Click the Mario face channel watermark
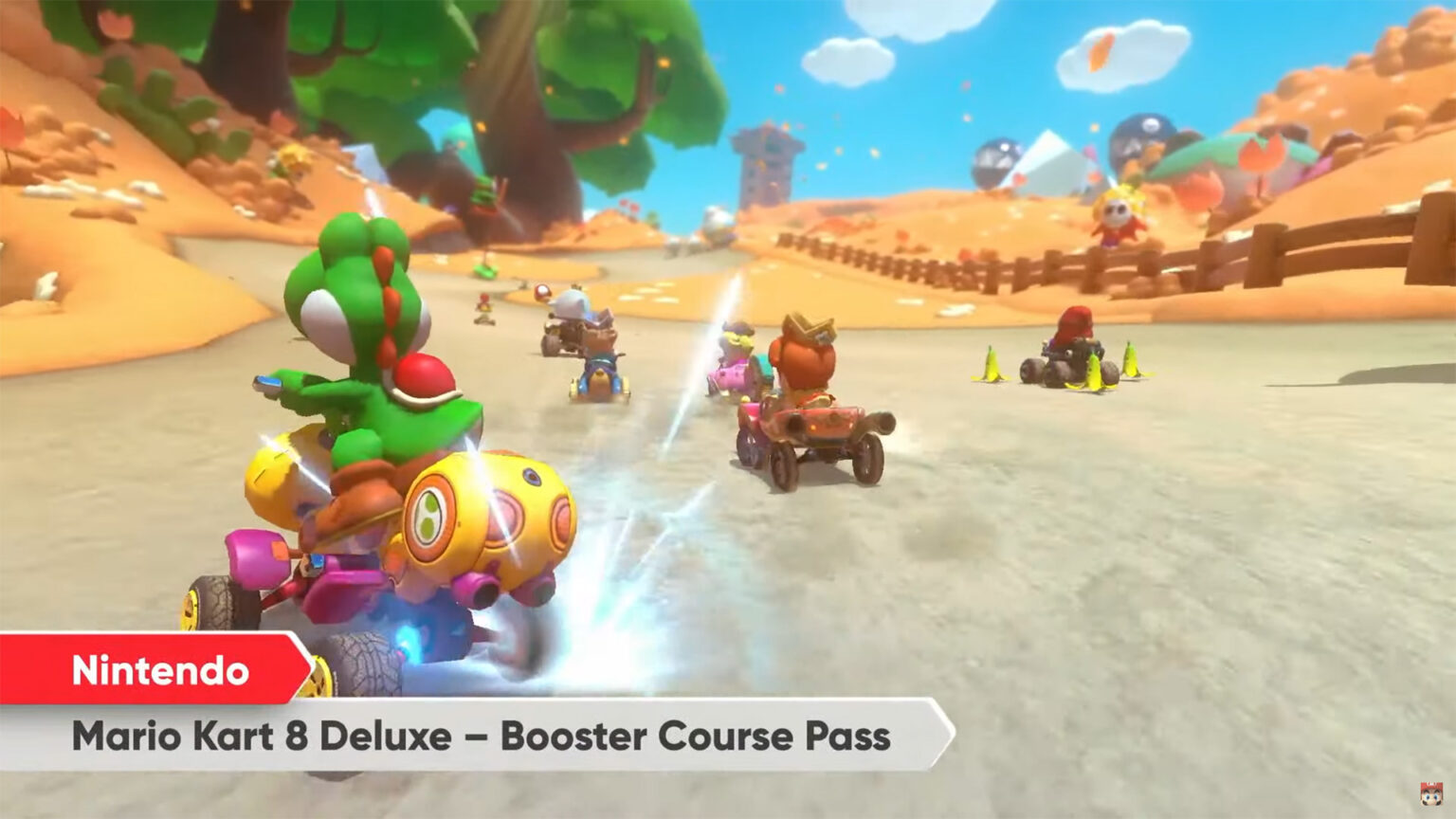1456x819 pixels. (1429, 794)
